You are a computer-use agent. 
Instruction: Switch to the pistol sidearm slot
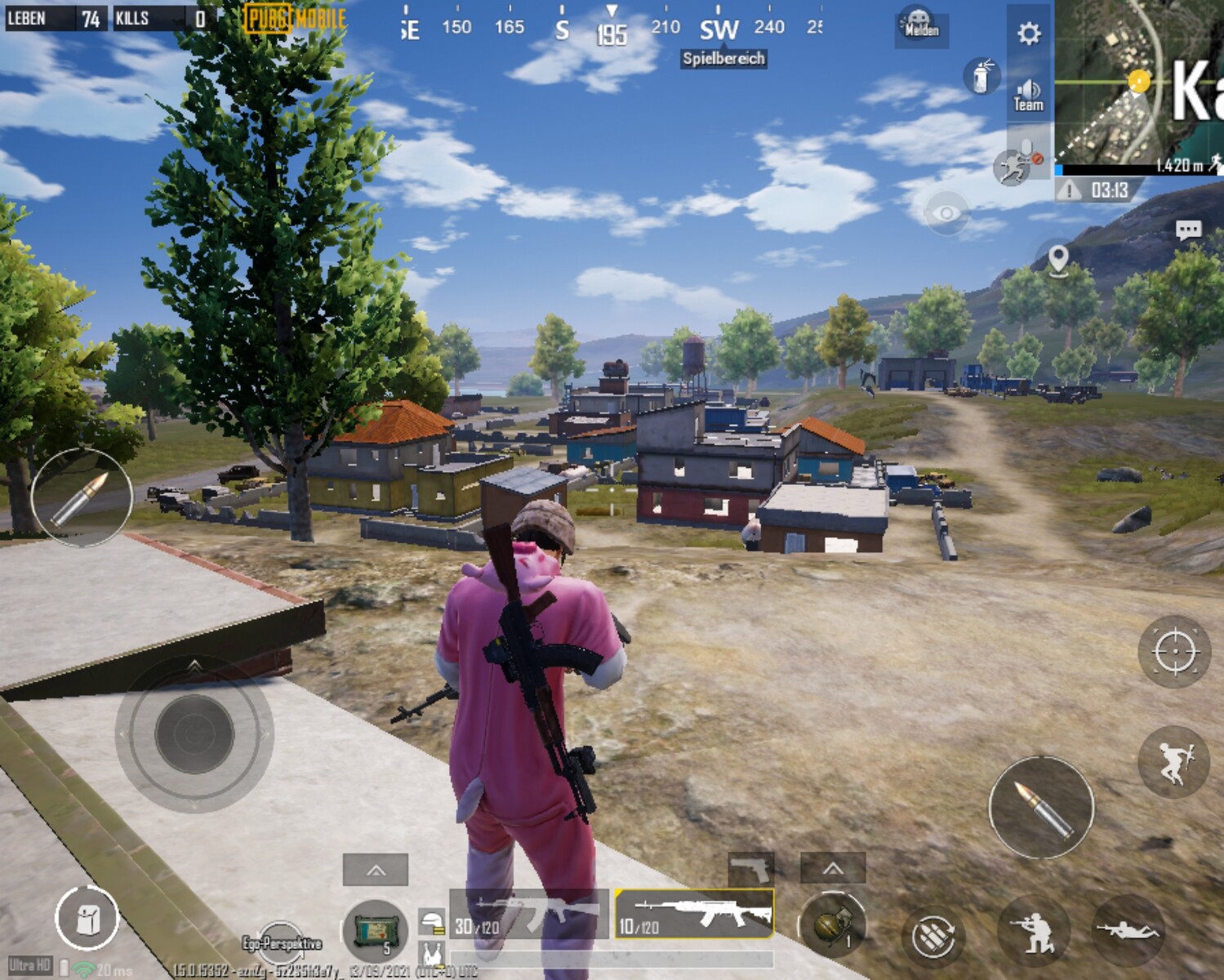coord(750,868)
